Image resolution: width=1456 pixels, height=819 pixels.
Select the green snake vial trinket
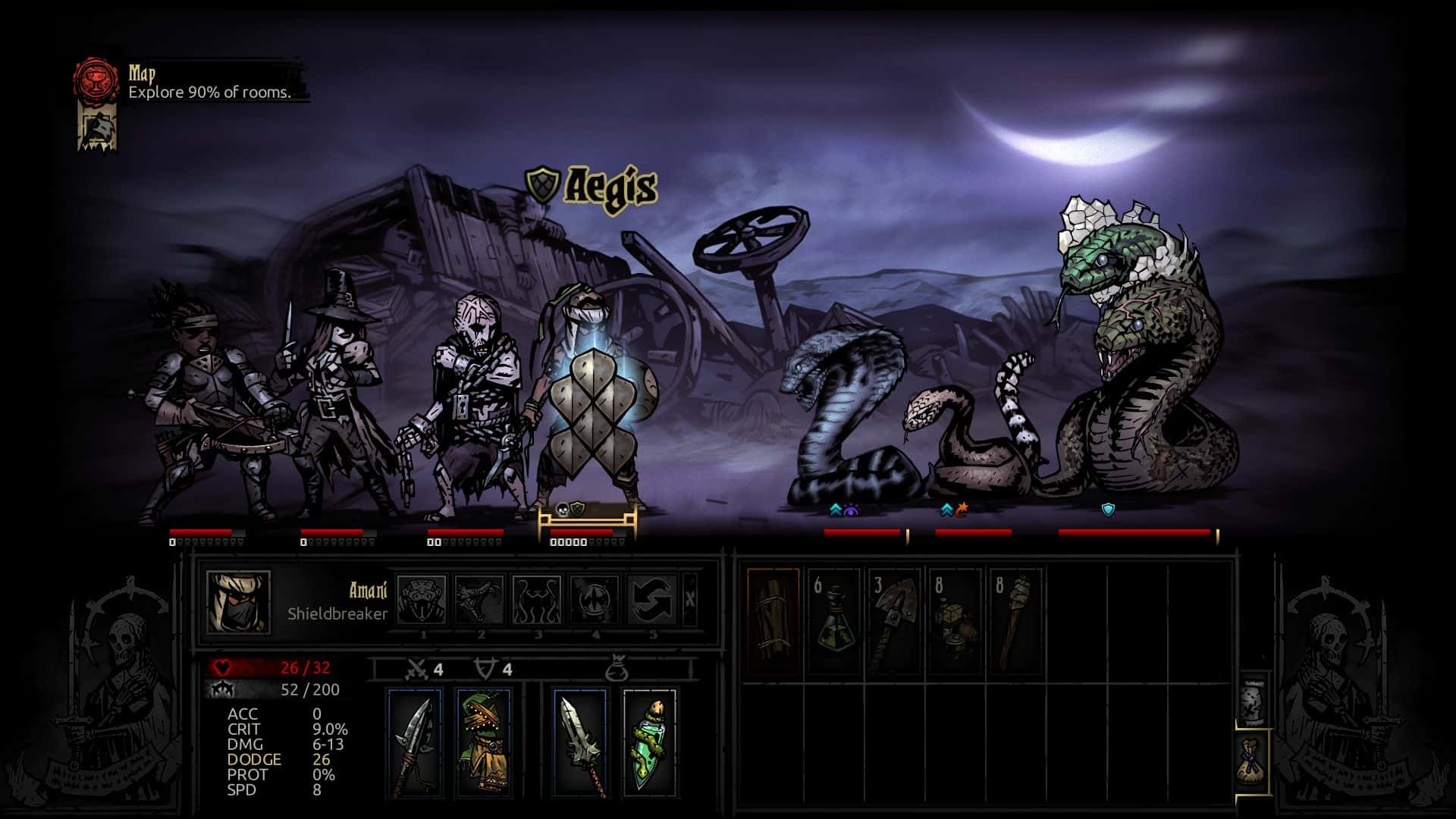[x=649, y=743]
